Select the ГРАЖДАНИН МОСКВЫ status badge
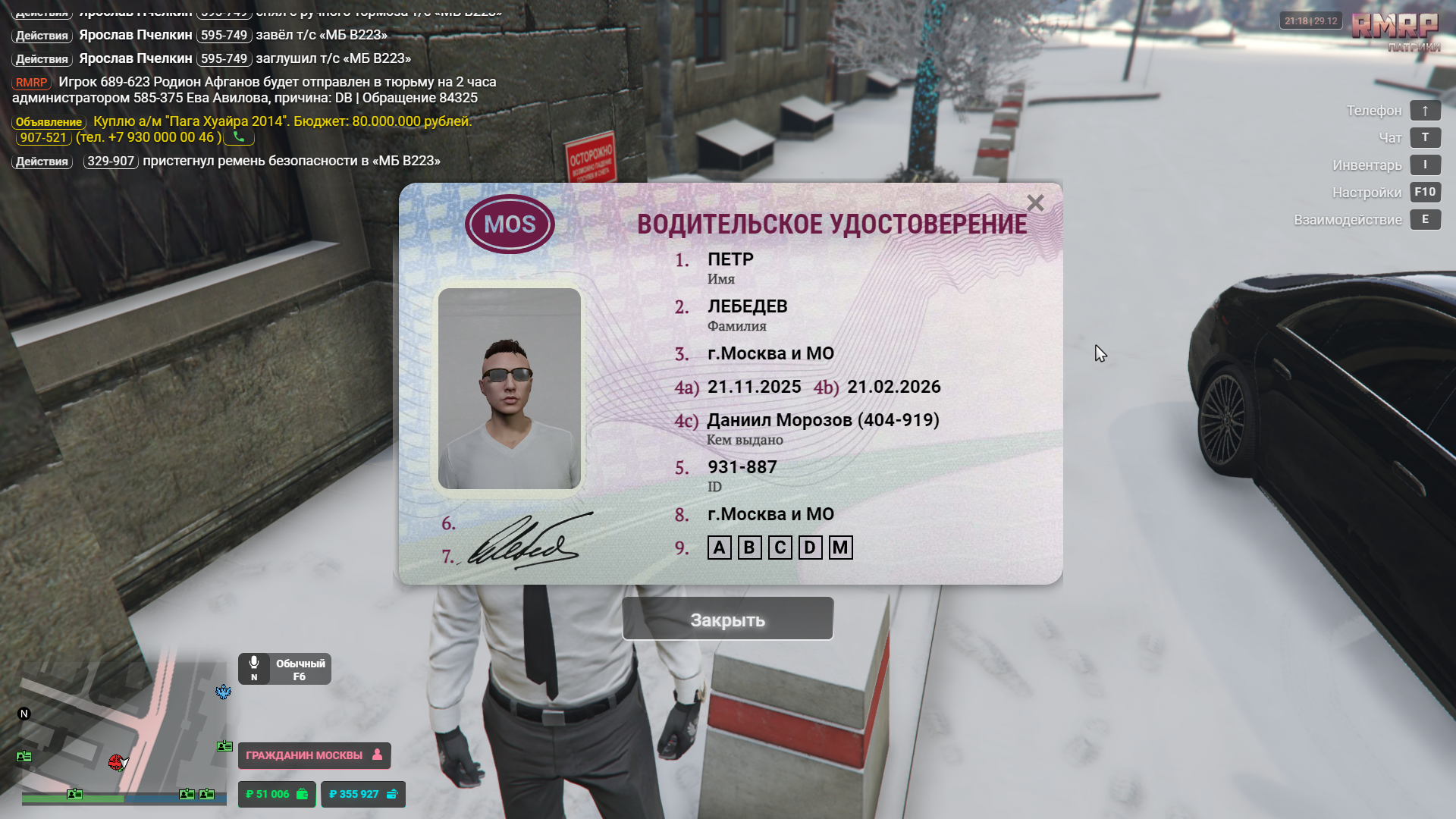1456x819 pixels. 314,755
